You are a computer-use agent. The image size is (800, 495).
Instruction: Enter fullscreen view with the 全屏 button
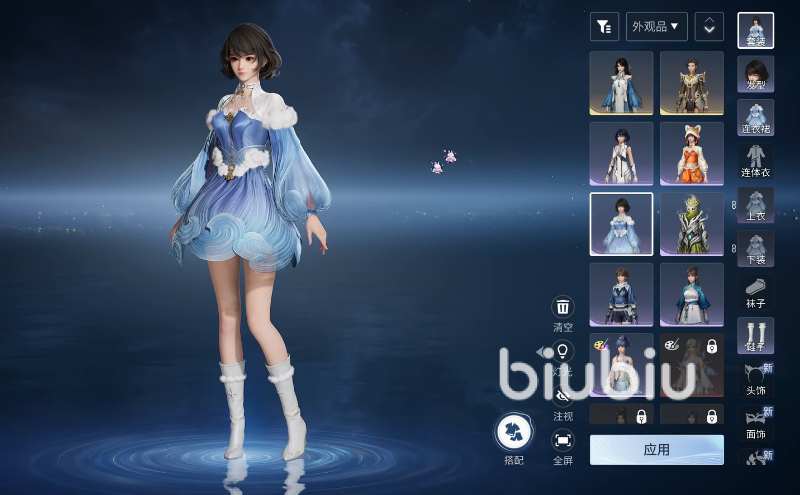563,440
